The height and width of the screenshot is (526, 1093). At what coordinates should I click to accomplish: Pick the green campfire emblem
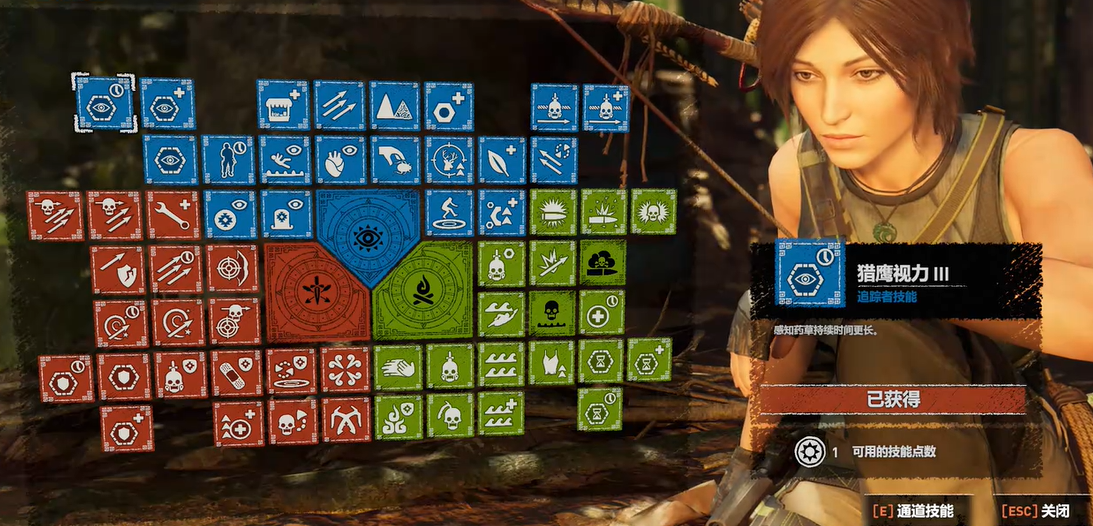[421, 292]
